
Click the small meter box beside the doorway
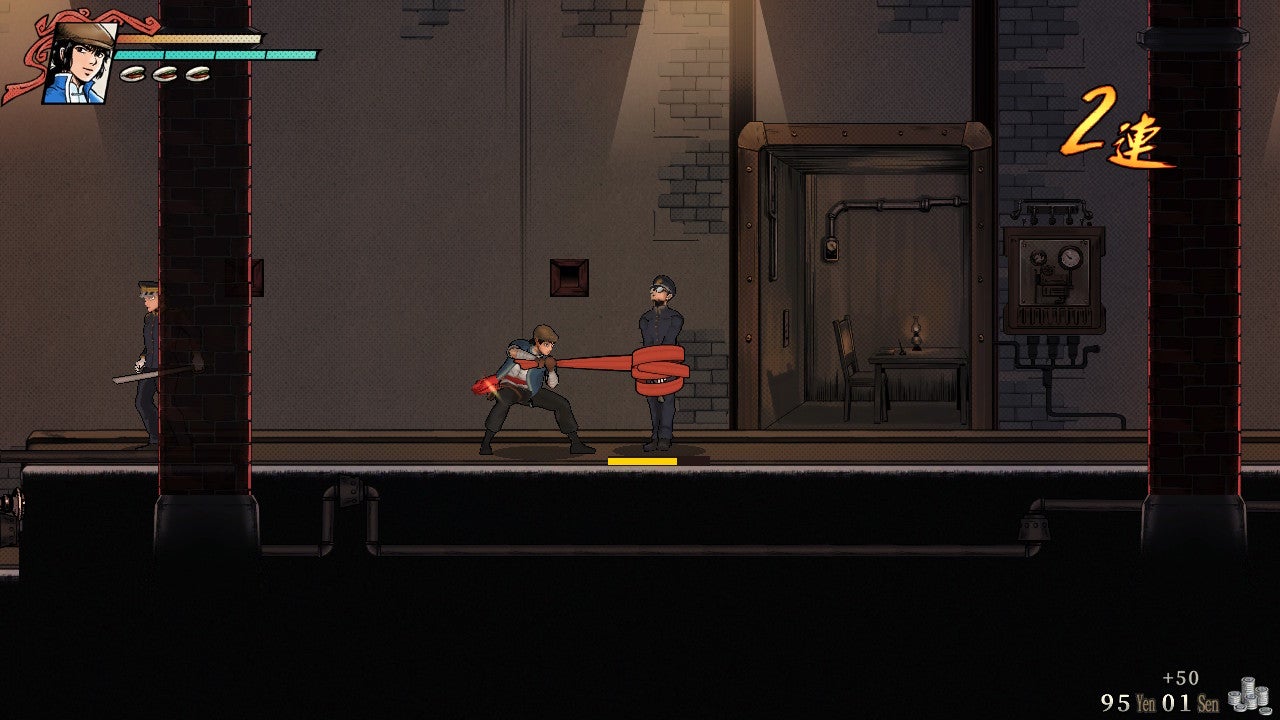[831, 250]
